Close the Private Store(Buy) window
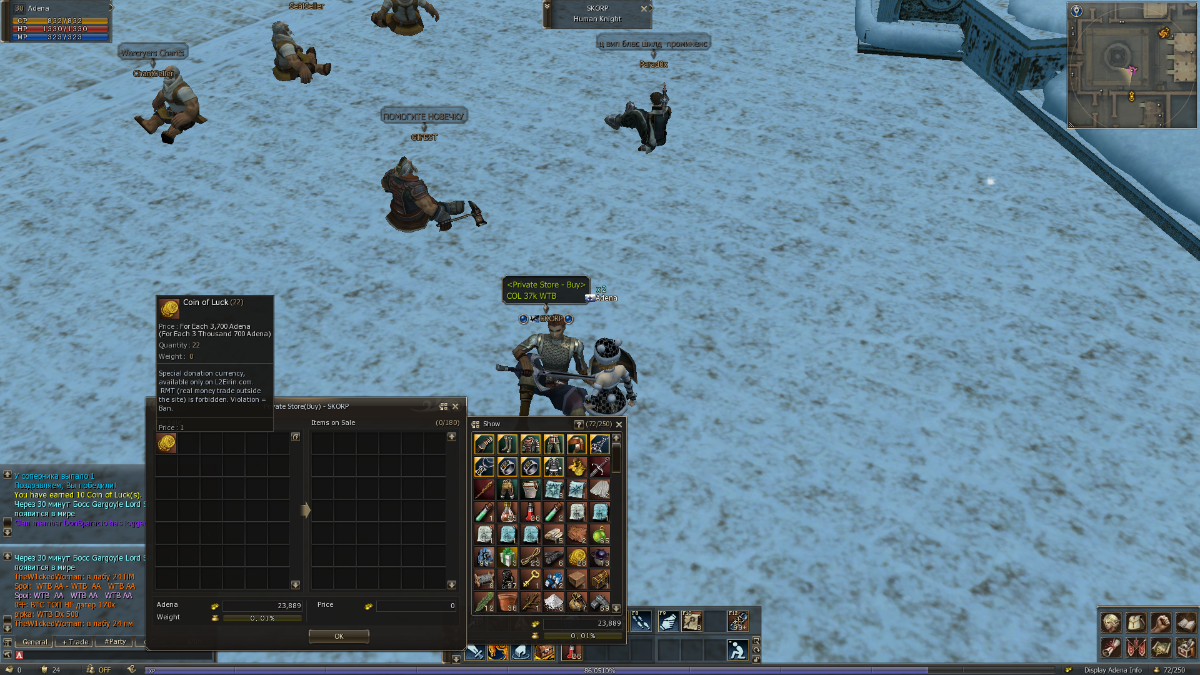Image resolution: width=1200 pixels, height=675 pixels. (455, 406)
